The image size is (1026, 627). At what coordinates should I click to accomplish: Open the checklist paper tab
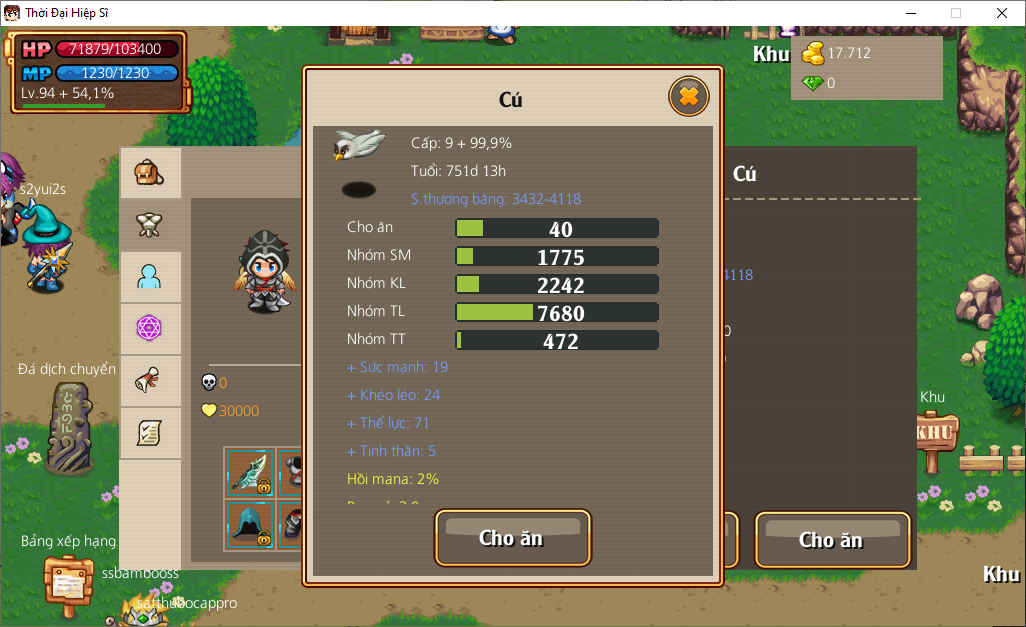pos(150,432)
